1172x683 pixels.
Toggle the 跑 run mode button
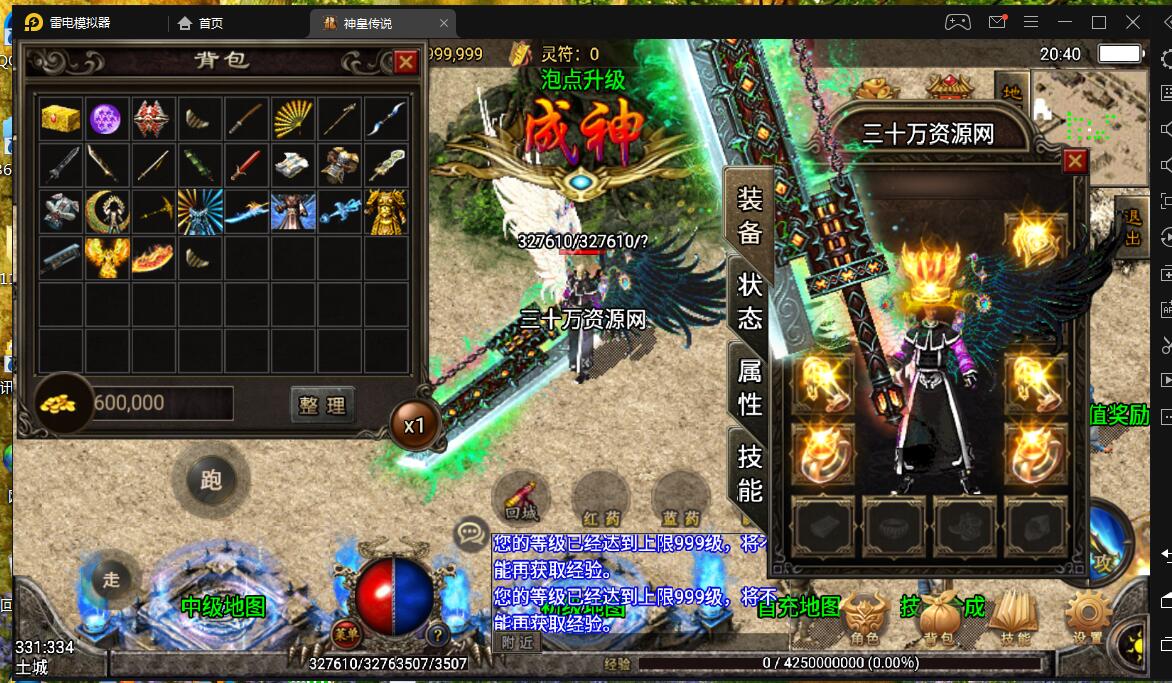pyautogui.click(x=210, y=480)
